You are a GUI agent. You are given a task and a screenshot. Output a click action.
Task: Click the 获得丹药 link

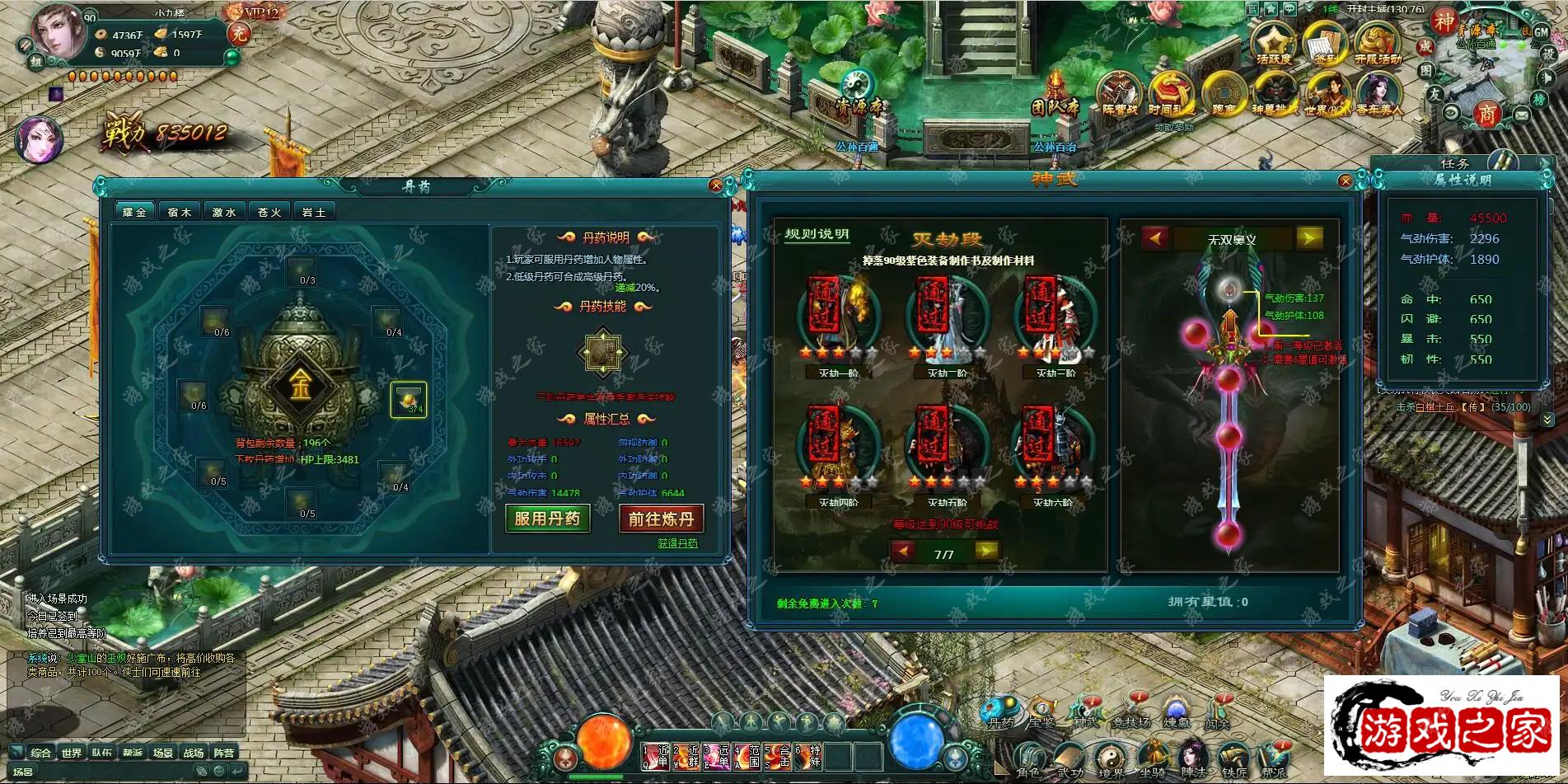click(x=677, y=543)
